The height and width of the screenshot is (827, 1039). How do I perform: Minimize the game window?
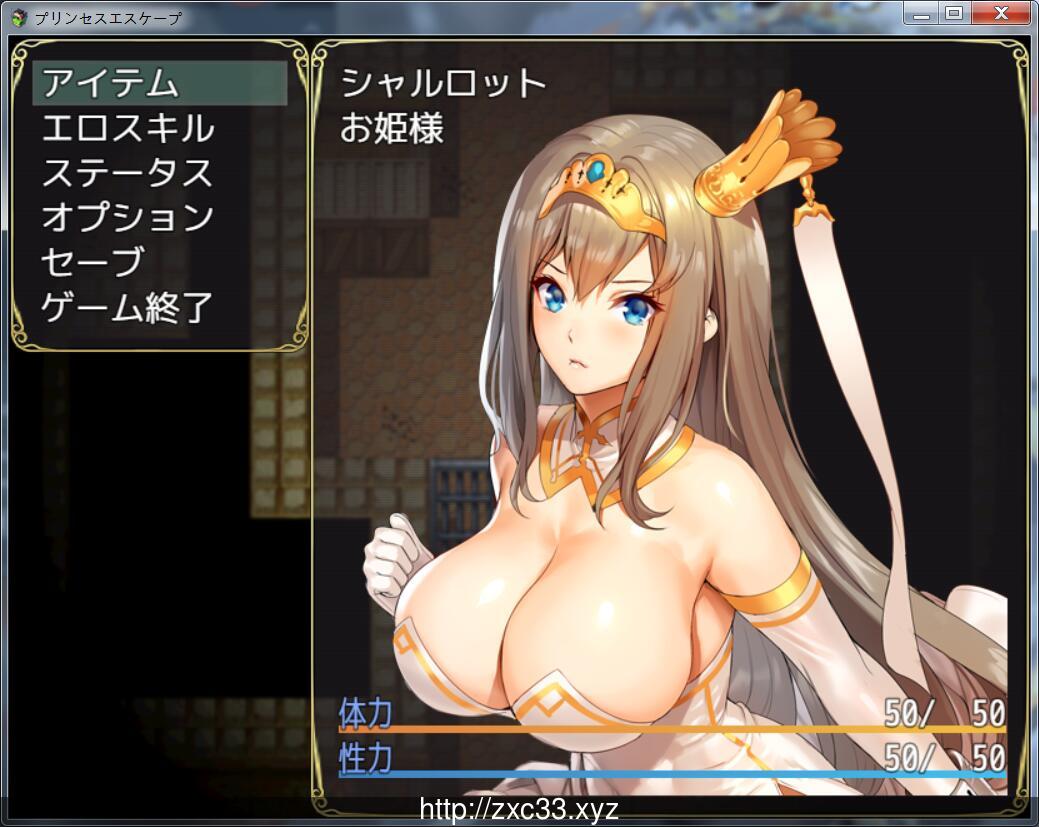[x=921, y=13]
